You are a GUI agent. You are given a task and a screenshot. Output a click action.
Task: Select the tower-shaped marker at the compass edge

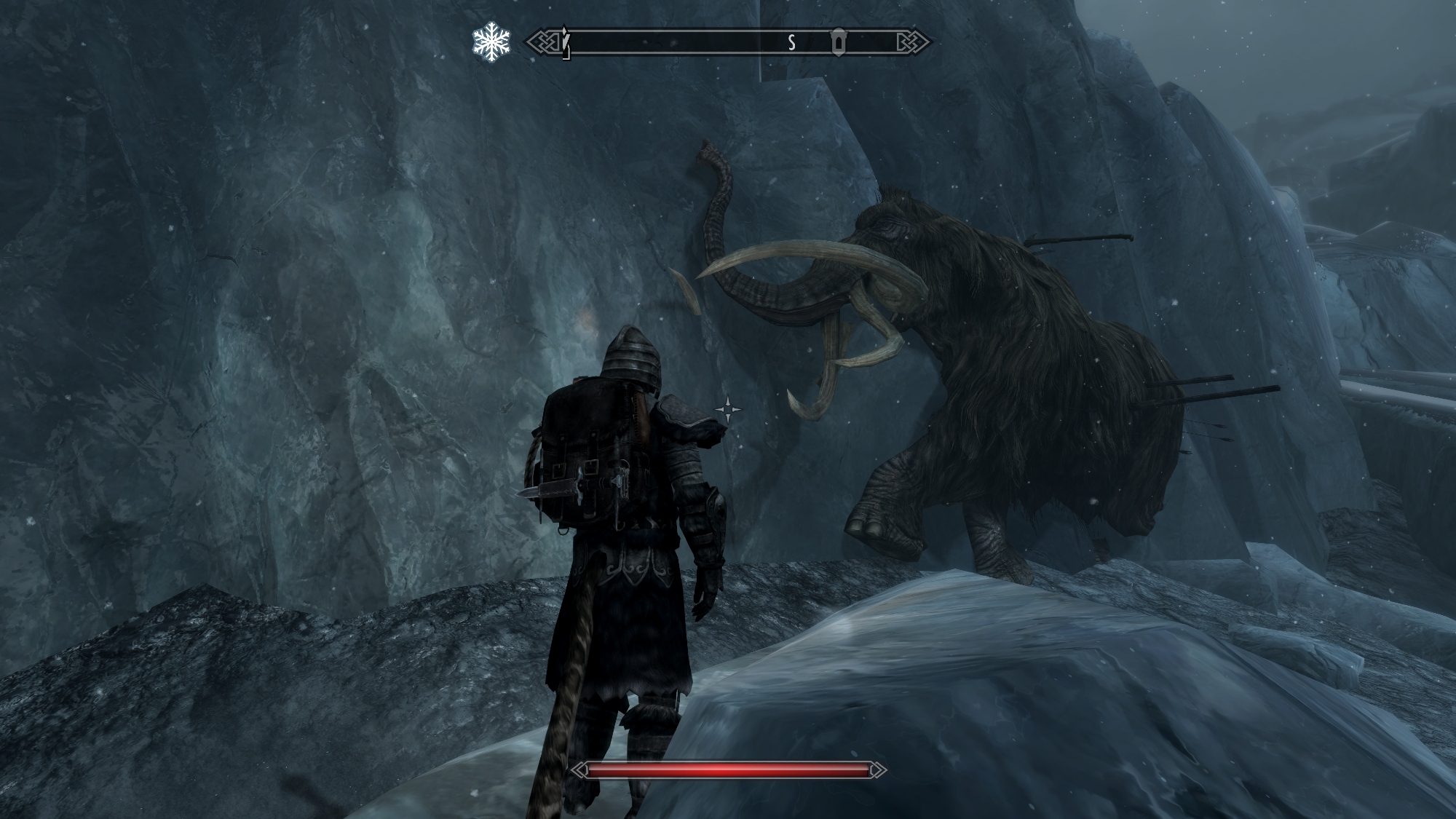pyautogui.click(x=565, y=42)
